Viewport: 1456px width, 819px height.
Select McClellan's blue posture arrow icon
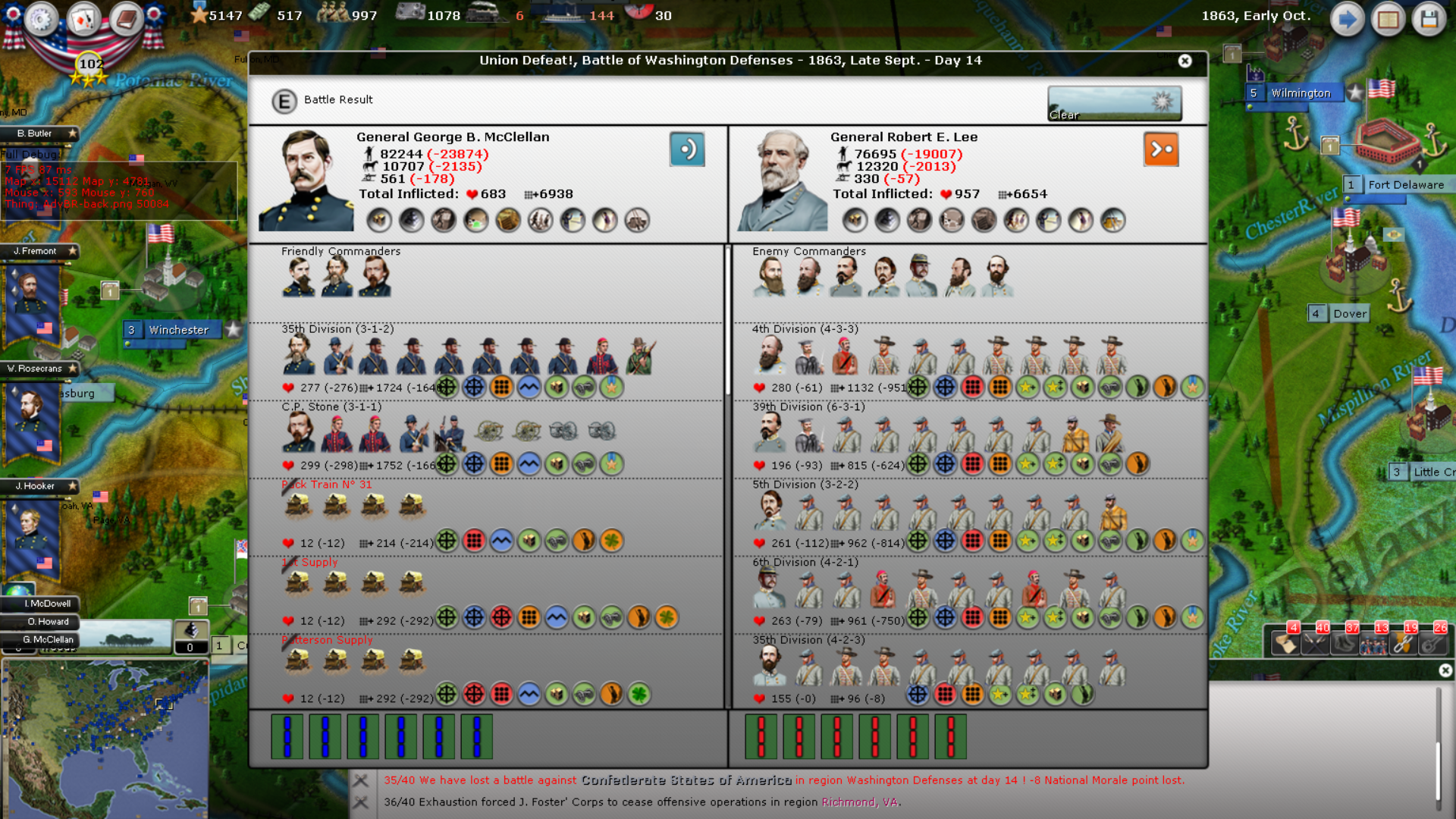687,149
